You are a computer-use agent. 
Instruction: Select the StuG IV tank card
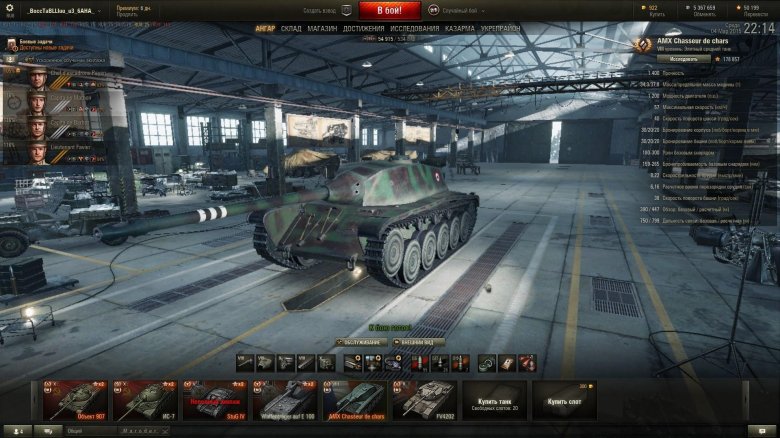[x=215, y=399]
